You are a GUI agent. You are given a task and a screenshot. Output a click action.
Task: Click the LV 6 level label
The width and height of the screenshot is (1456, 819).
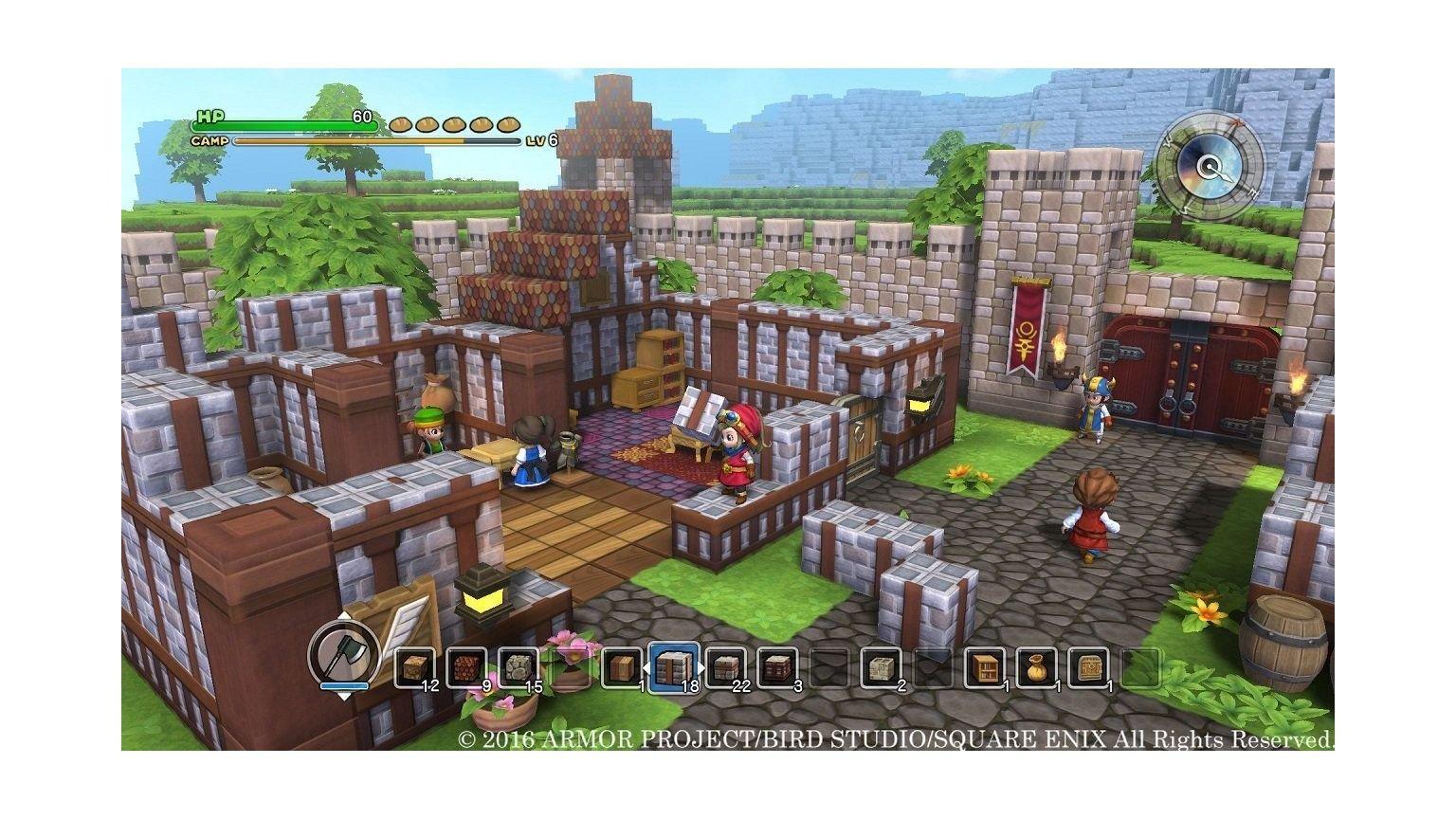(x=541, y=141)
